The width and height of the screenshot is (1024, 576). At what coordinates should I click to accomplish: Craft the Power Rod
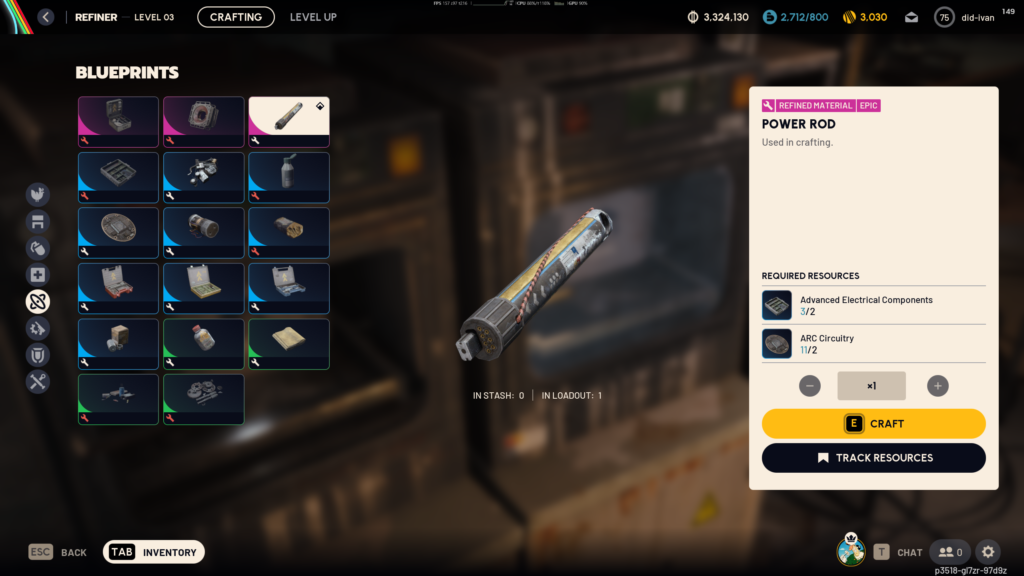coord(873,424)
